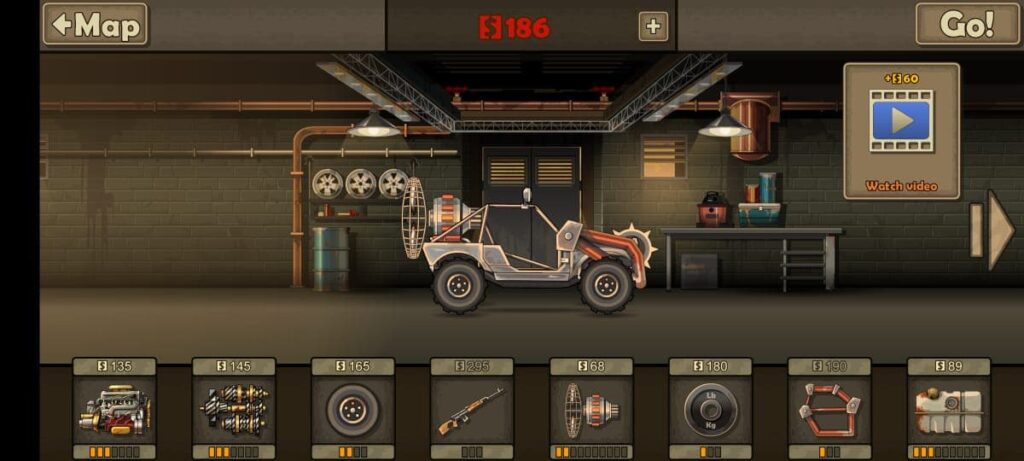Watch video for +$60 reward

[901, 131]
